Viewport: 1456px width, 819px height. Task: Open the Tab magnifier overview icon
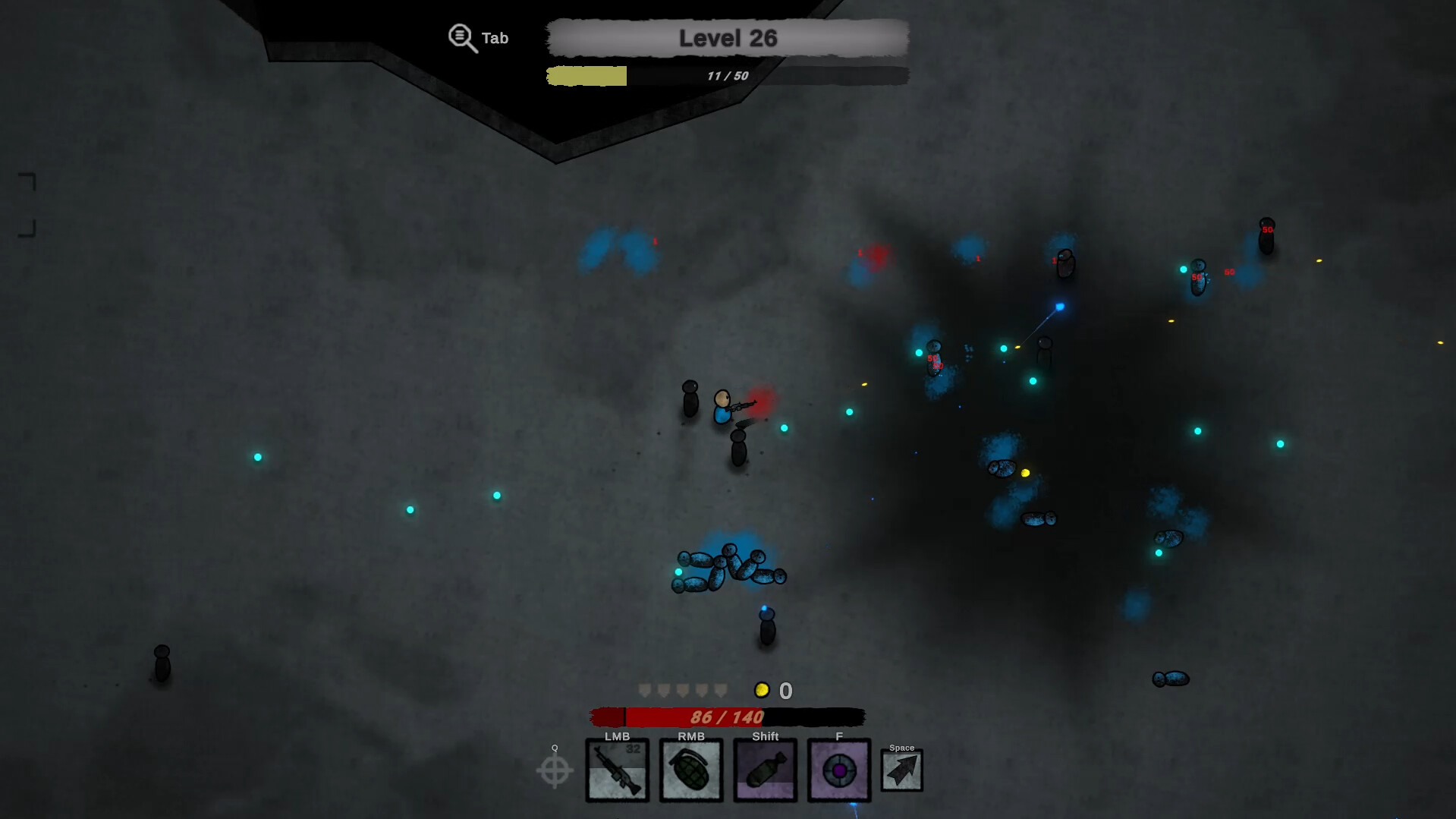pyautogui.click(x=461, y=36)
